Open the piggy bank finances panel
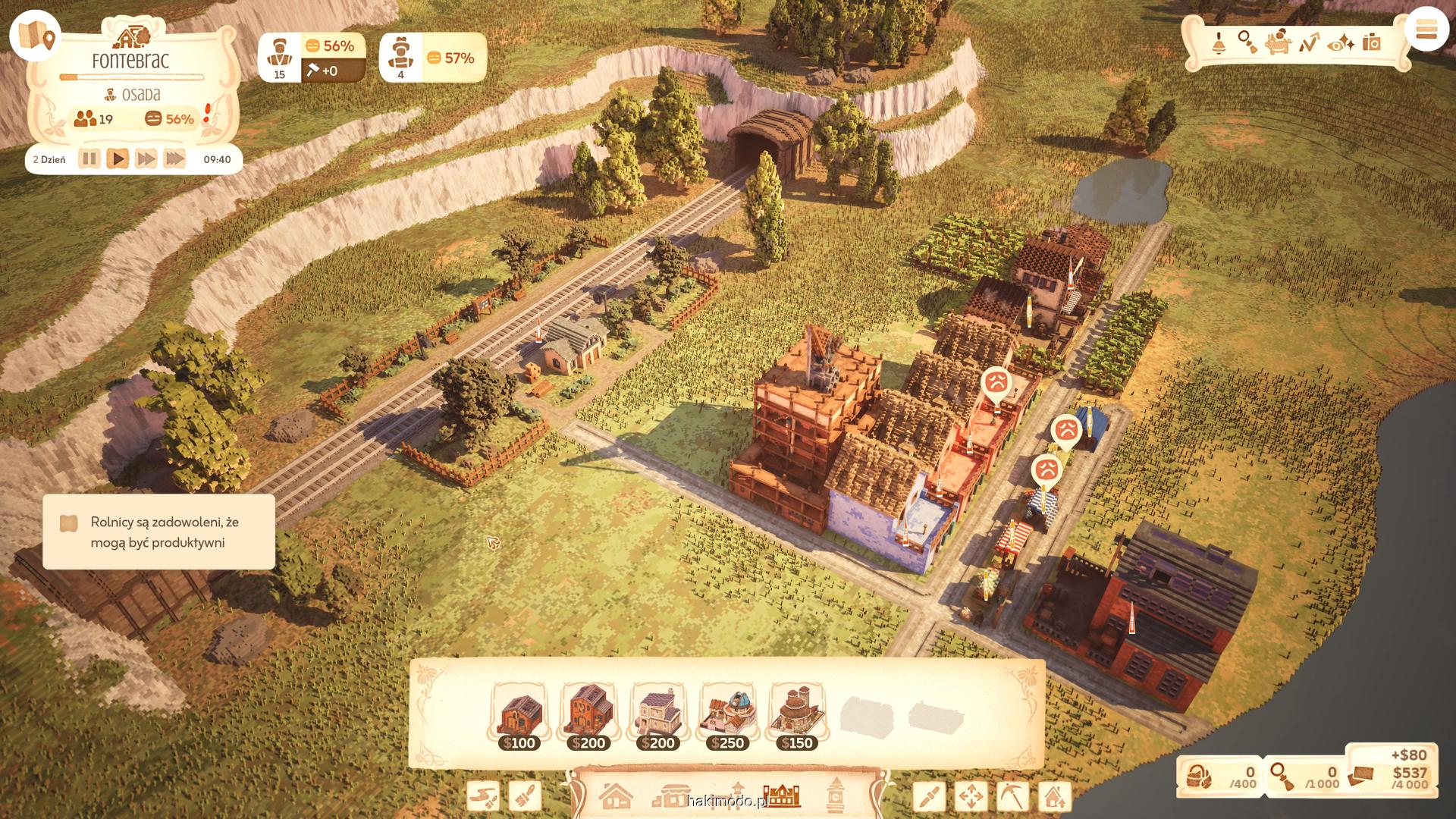This screenshot has width=1456, height=819. coord(1279,42)
